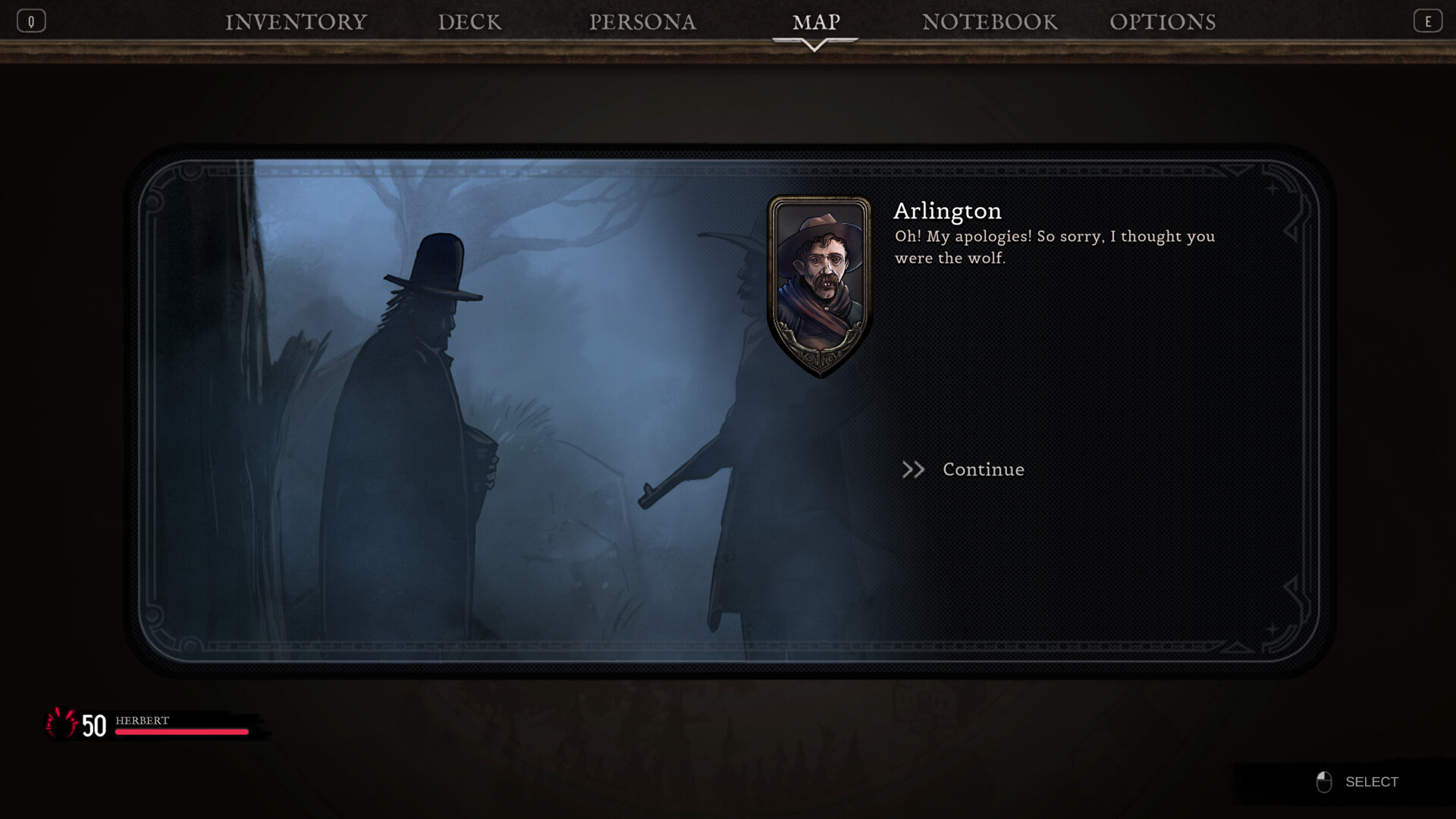Open the INVENTORY screen
Screen dimensions: 1456x819
[x=296, y=22]
